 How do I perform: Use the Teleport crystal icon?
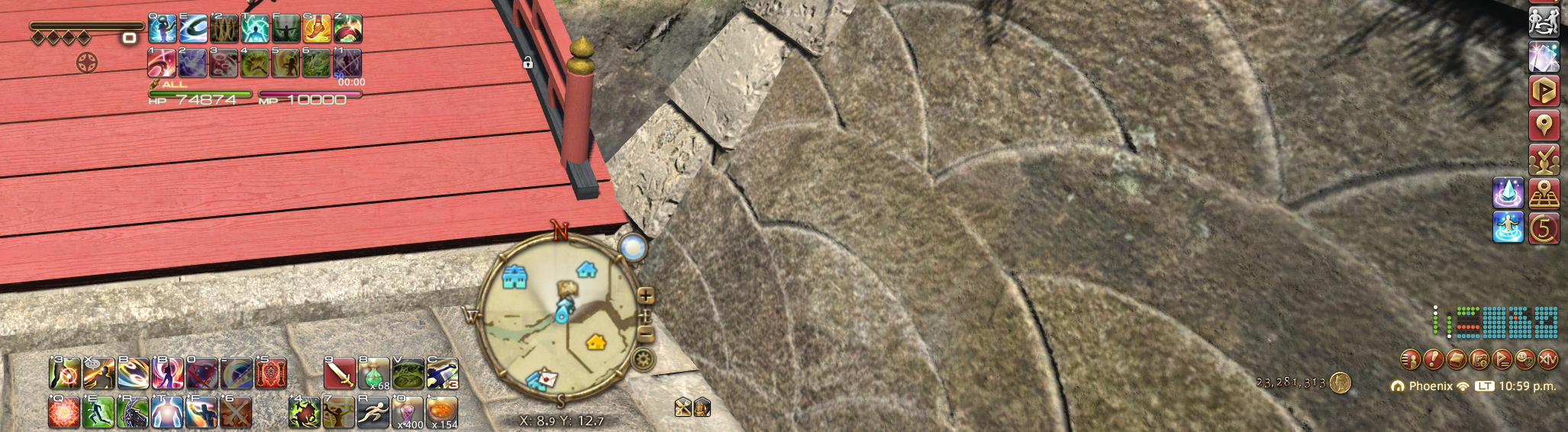tap(1508, 192)
